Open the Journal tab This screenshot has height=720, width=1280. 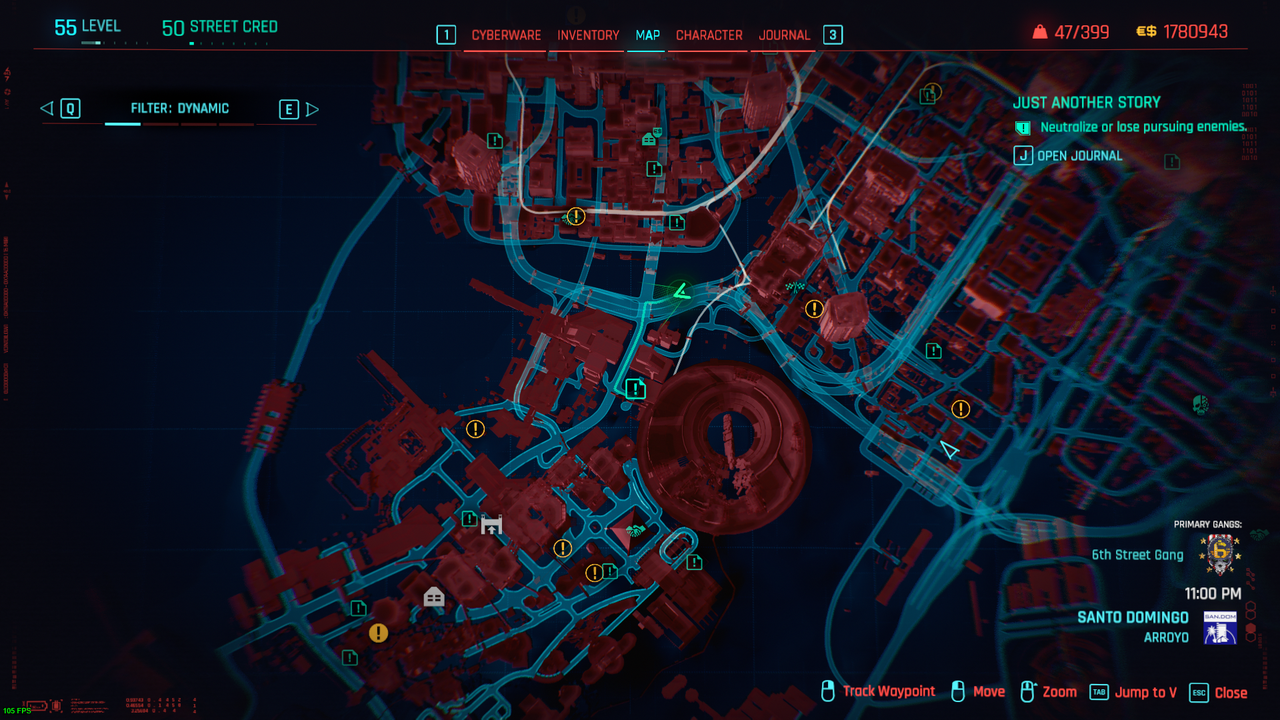(x=784, y=35)
